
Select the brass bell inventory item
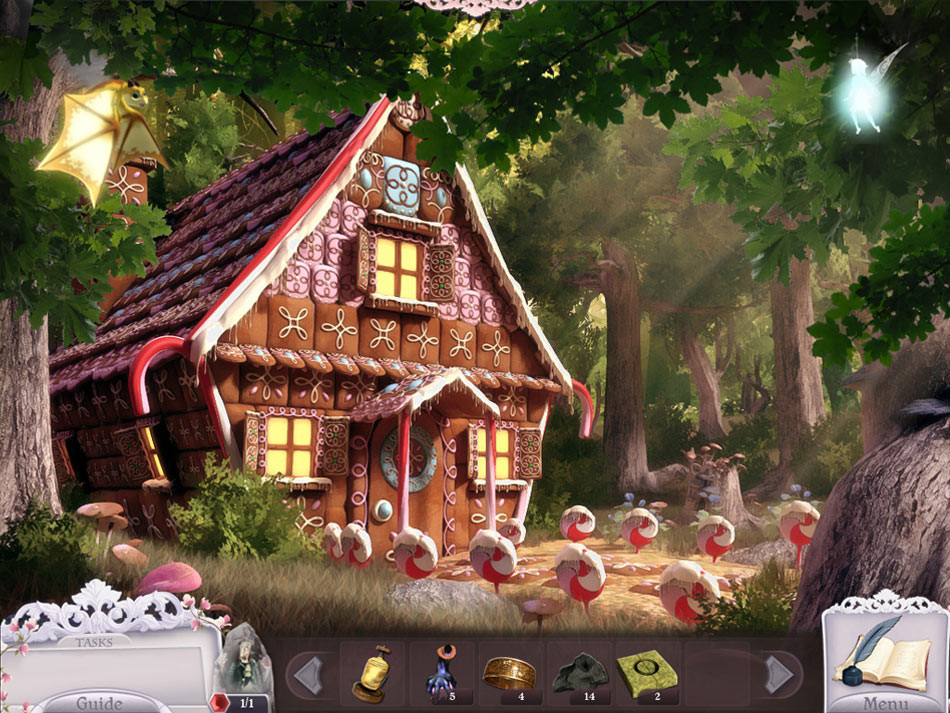click(371, 673)
